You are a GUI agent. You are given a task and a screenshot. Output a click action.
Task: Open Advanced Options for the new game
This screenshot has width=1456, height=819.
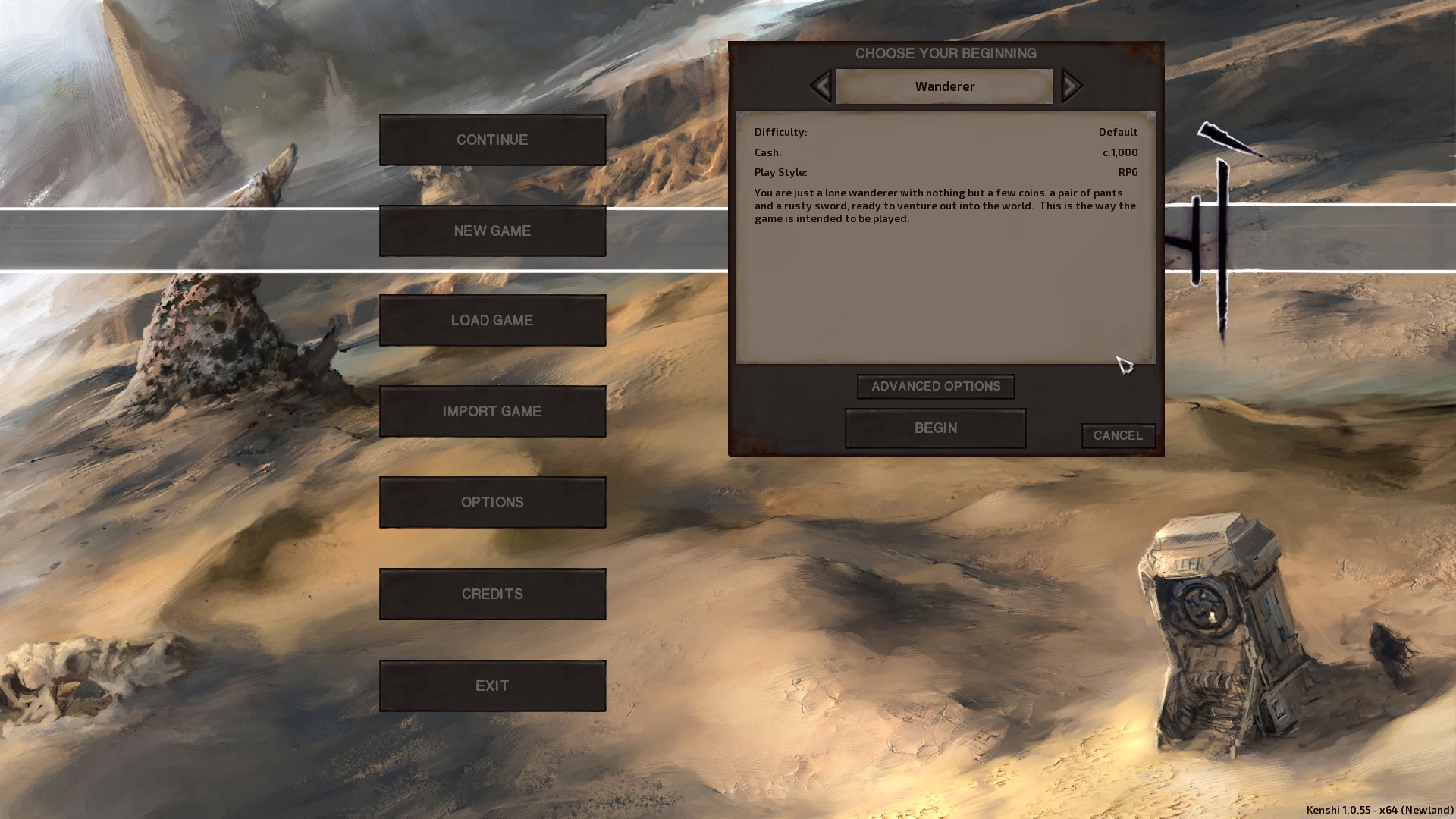935,386
